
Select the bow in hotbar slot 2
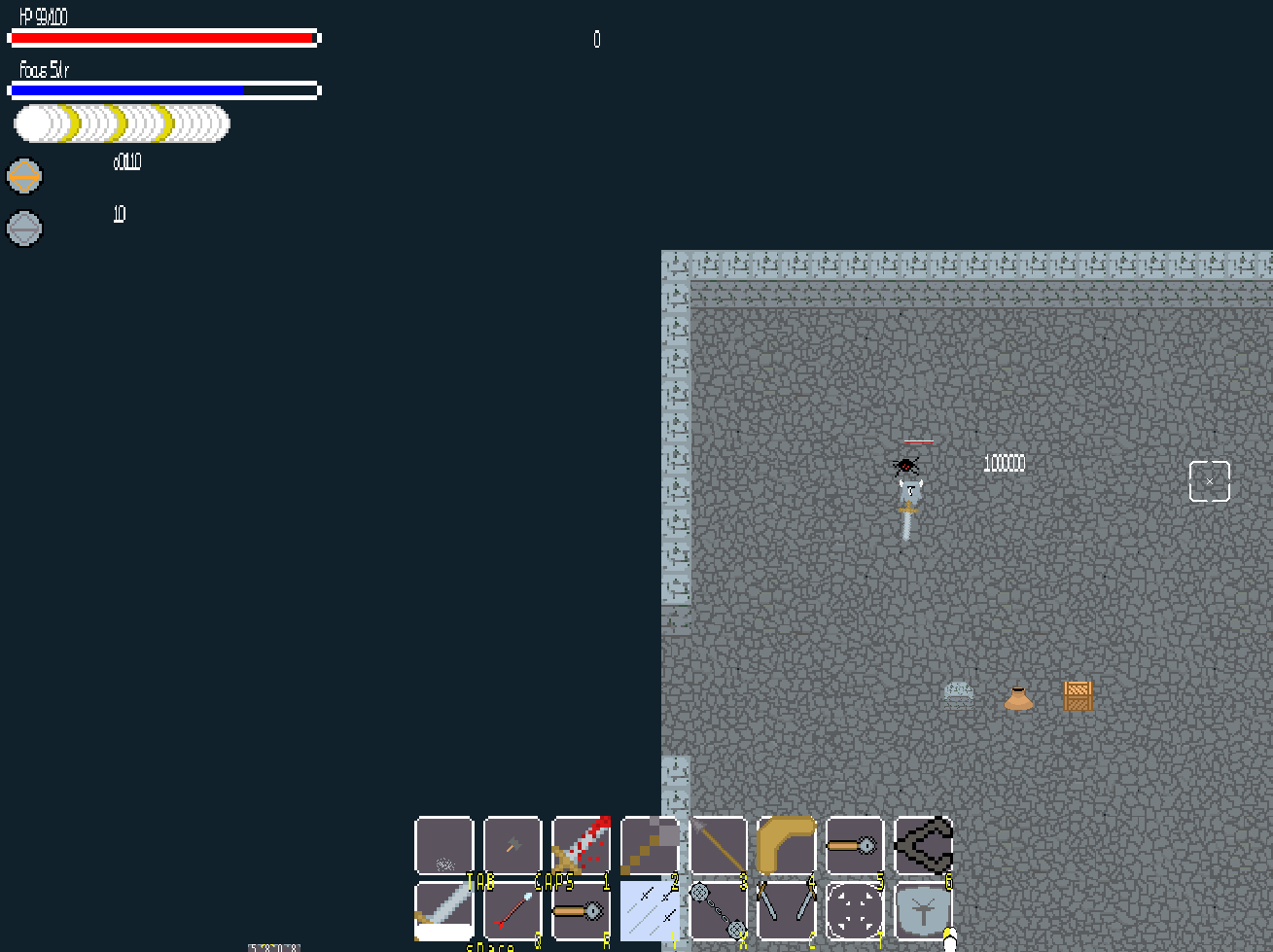[x=651, y=847]
